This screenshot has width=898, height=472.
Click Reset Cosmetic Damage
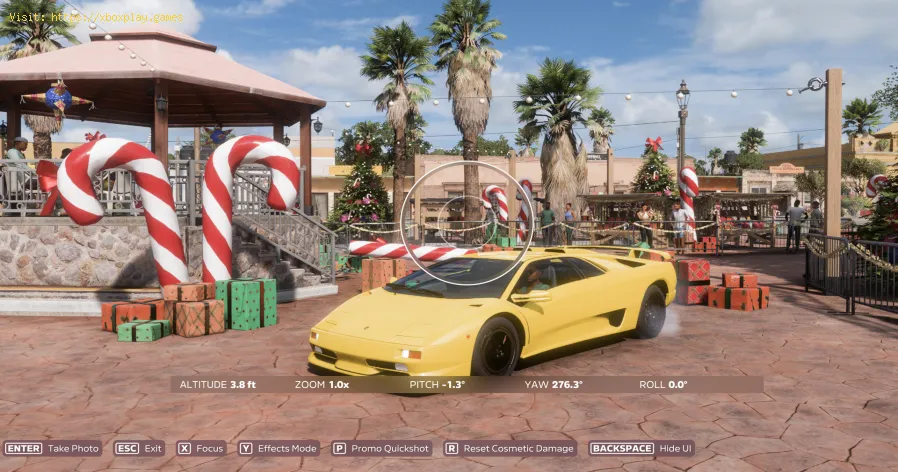(x=510, y=449)
